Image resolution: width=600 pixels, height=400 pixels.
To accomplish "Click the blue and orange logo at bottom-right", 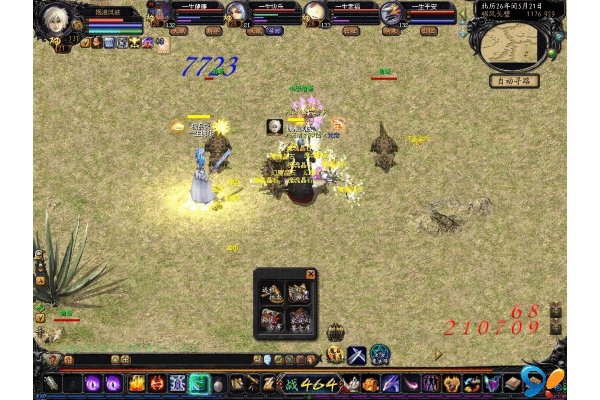I will click(x=545, y=381).
